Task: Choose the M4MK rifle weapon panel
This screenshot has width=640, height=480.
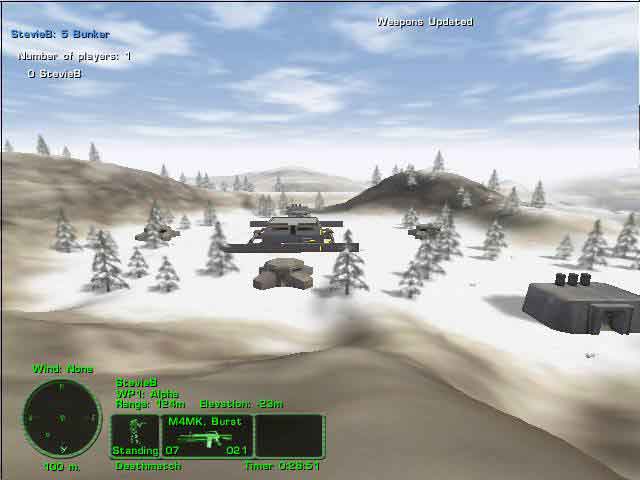Action: coord(207,436)
